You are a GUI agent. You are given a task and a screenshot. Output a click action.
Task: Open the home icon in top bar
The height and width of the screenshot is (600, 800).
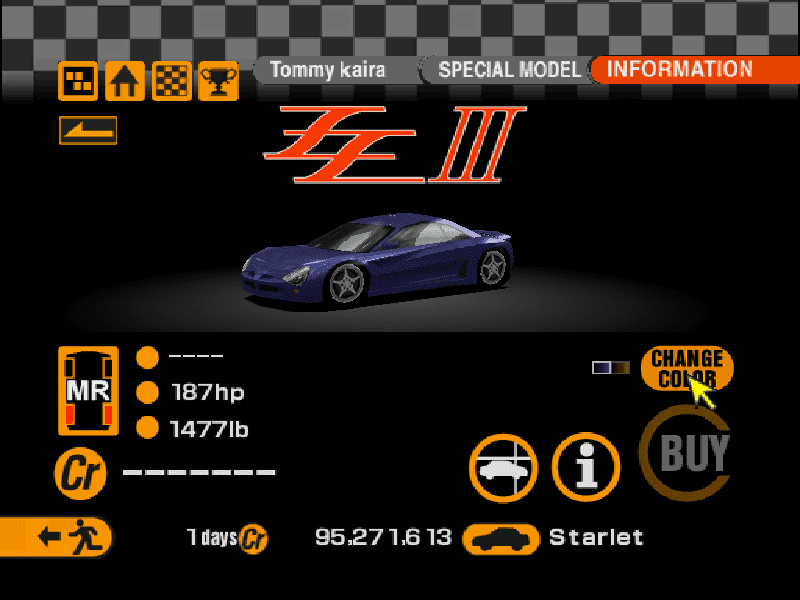click(126, 81)
